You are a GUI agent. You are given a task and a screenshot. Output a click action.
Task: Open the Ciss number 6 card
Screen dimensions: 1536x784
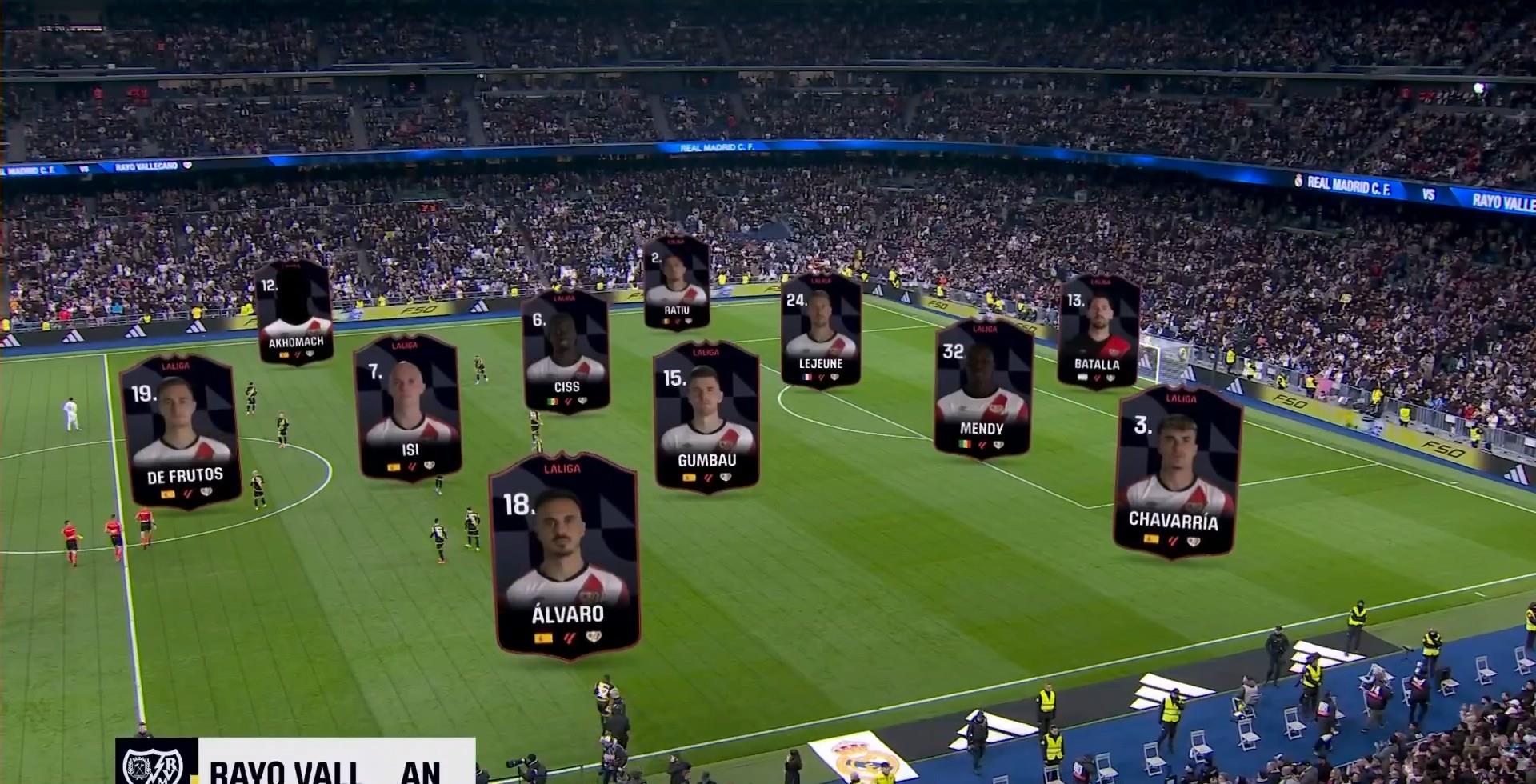[x=566, y=352]
